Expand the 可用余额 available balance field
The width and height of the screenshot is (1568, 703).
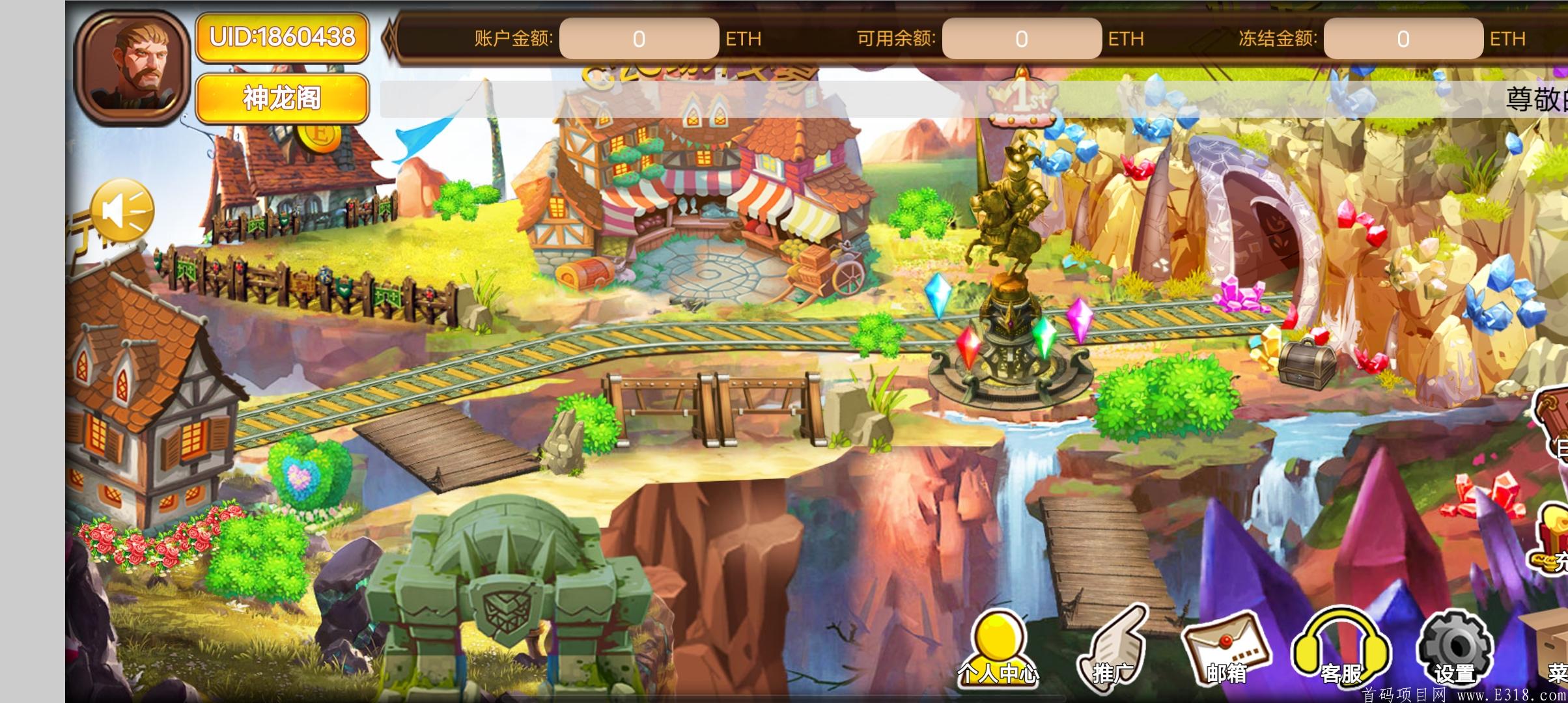(1023, 39)
